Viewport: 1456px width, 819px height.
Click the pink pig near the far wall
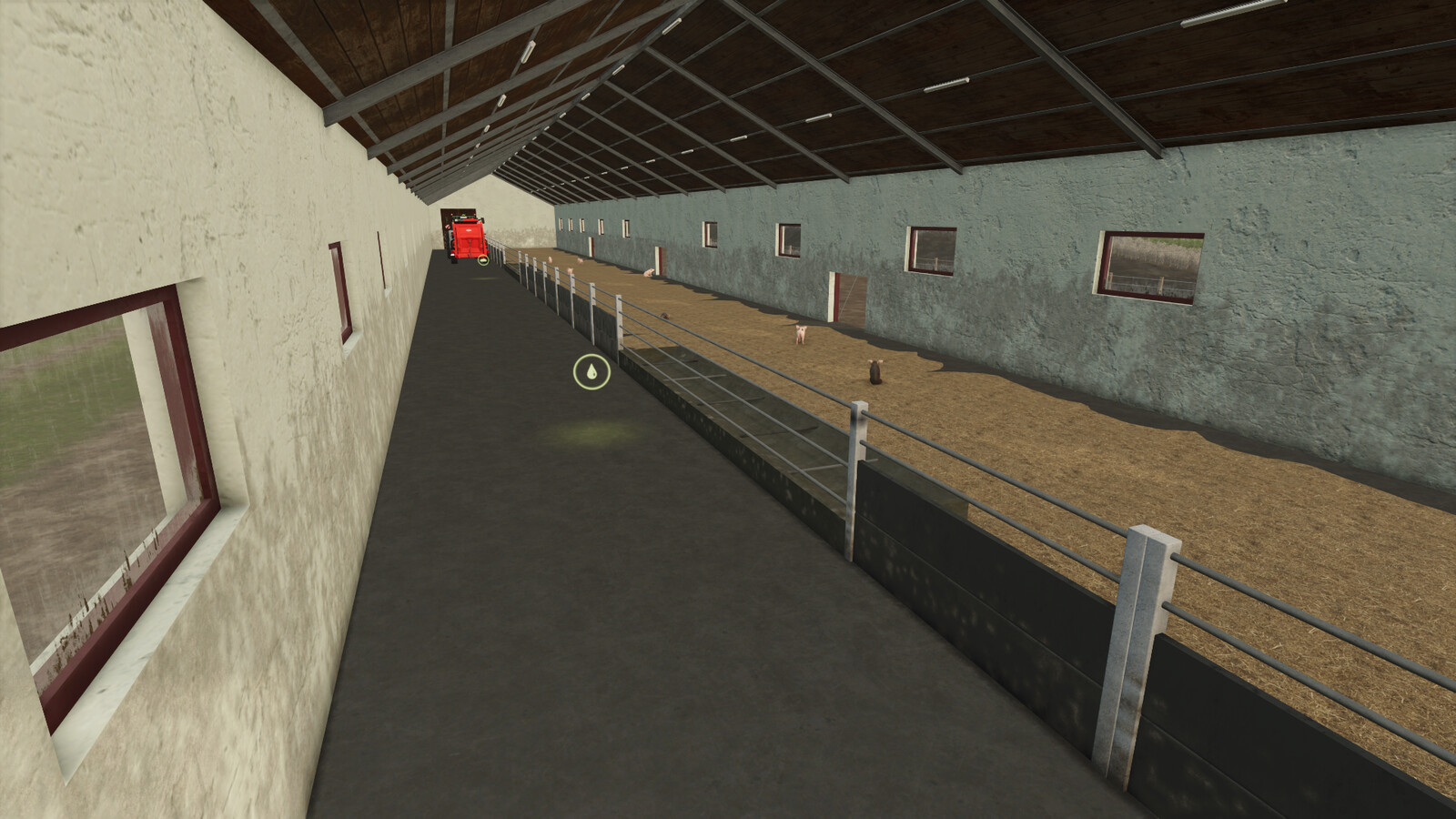click(803, 333)
